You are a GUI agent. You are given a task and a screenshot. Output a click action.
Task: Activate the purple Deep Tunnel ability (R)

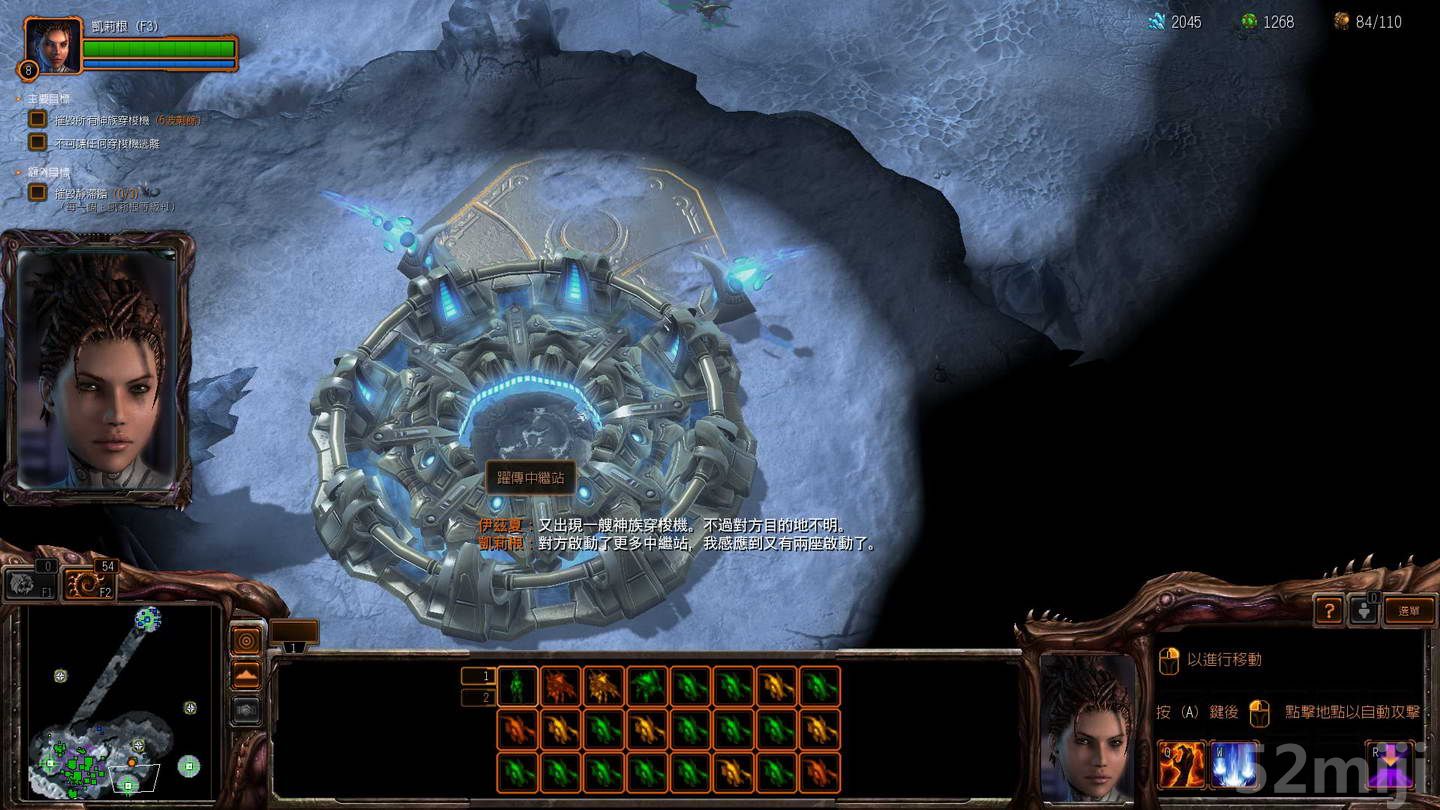click(x=1390, y=762)
